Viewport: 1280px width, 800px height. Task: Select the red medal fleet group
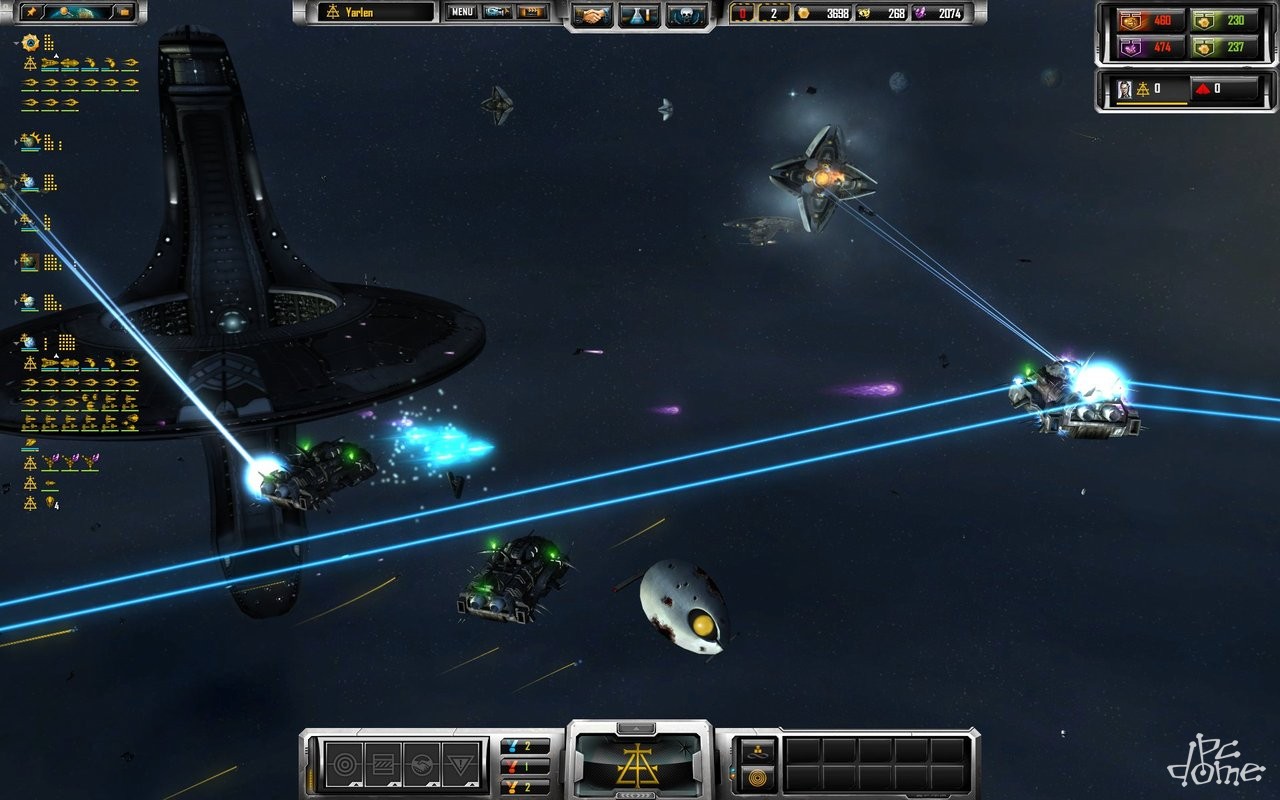[x=525, y=766]
